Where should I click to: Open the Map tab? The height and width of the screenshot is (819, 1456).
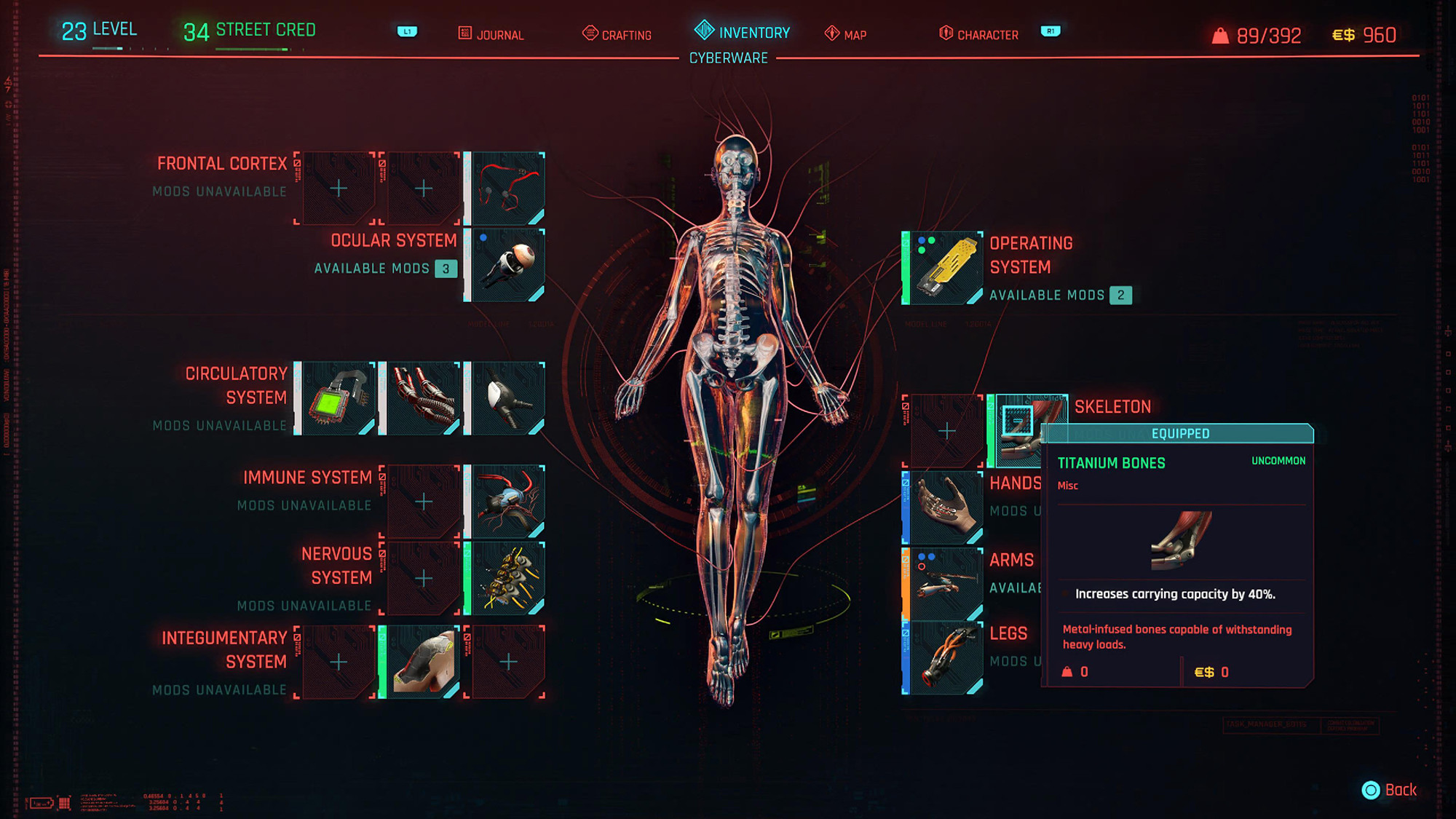click(846, 34)
